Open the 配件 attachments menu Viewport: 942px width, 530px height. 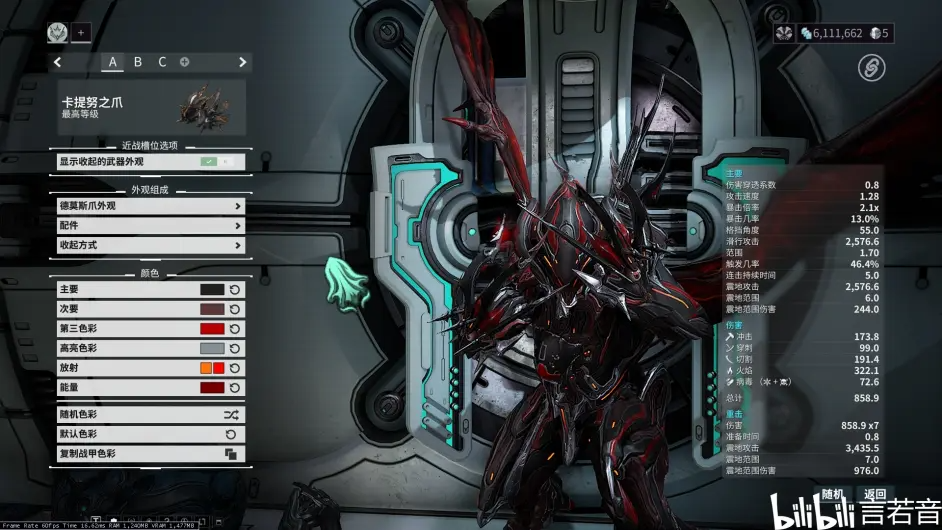coord(151,226)
